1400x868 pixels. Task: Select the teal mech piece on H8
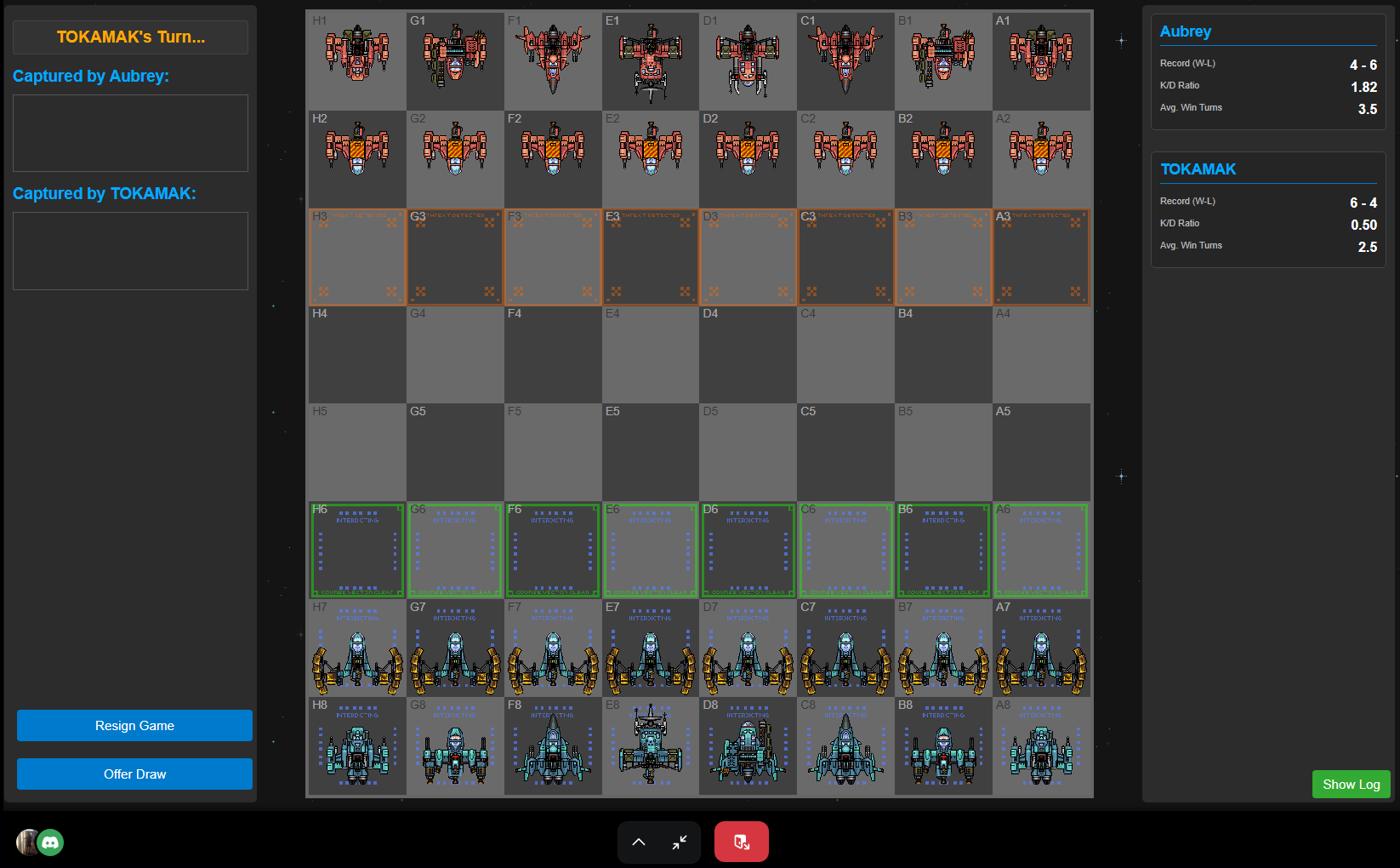click(356, 746)
